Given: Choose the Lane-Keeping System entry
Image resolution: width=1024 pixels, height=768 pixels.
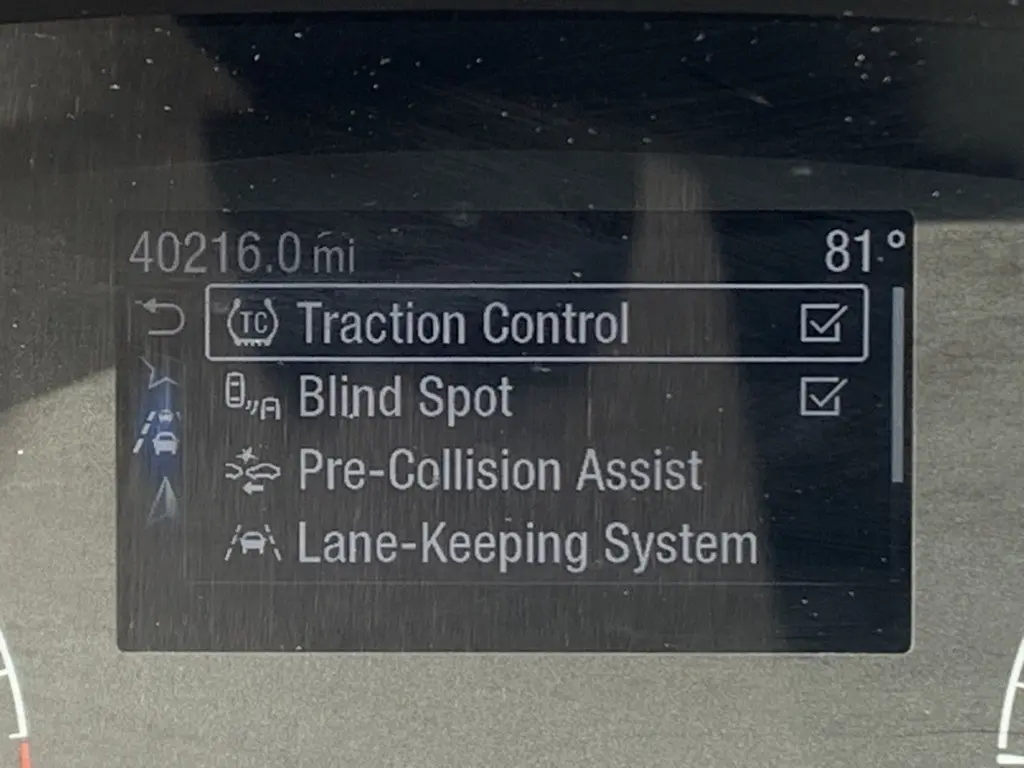Looking at the screenshot, I should (527, 546).
